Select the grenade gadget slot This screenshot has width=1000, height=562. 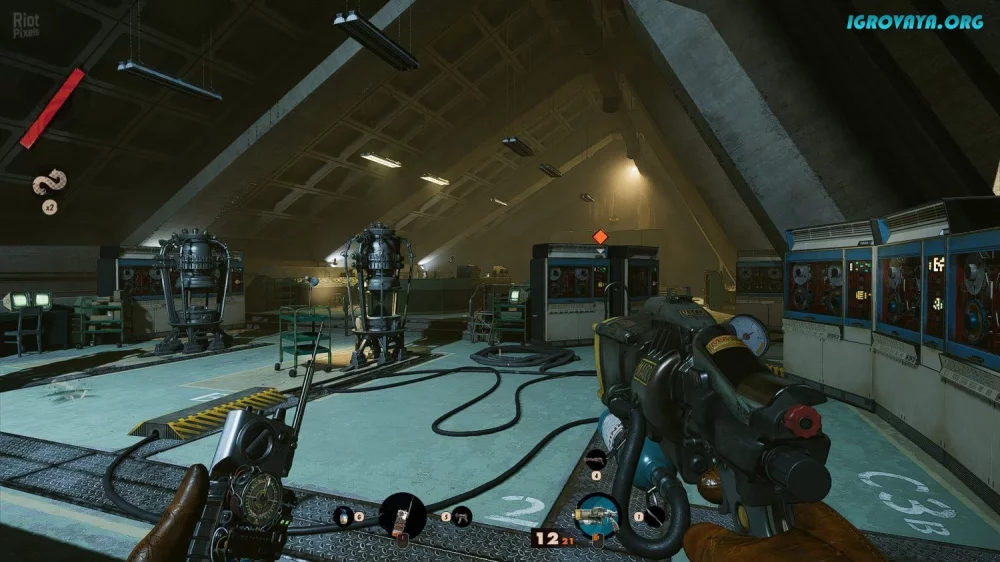pos(343,515)
